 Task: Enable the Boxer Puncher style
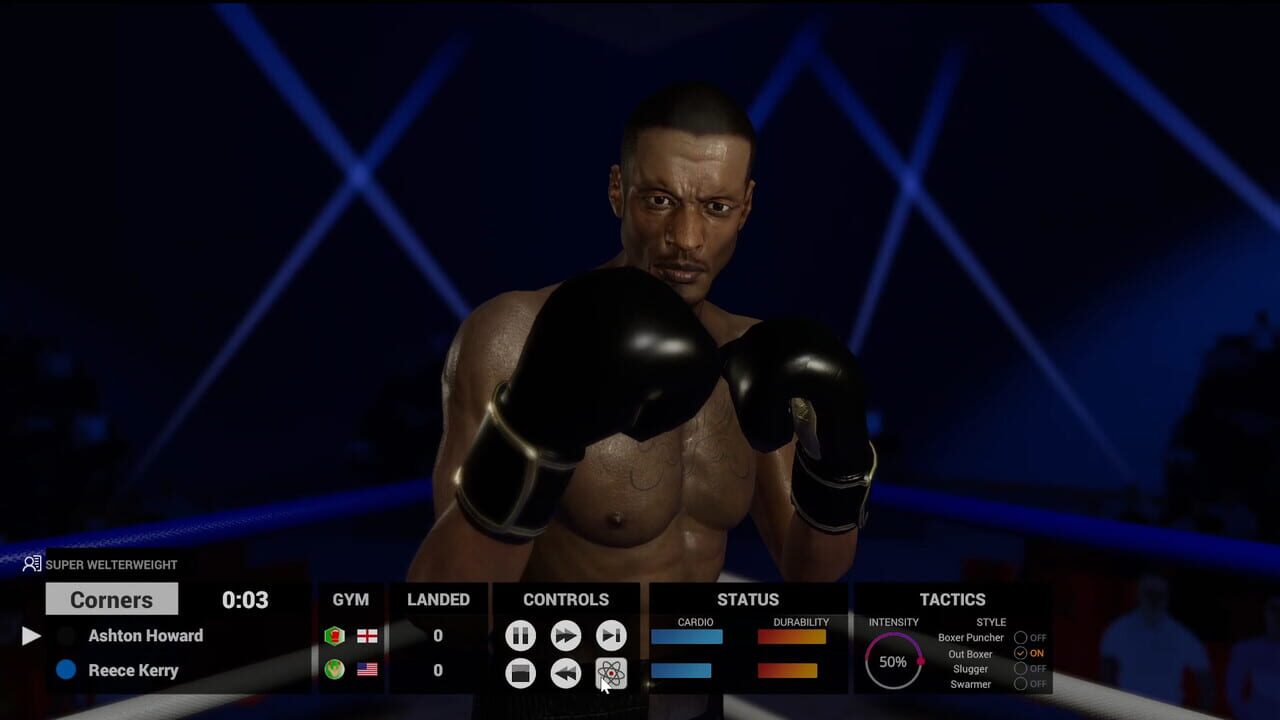point(1020,637)
